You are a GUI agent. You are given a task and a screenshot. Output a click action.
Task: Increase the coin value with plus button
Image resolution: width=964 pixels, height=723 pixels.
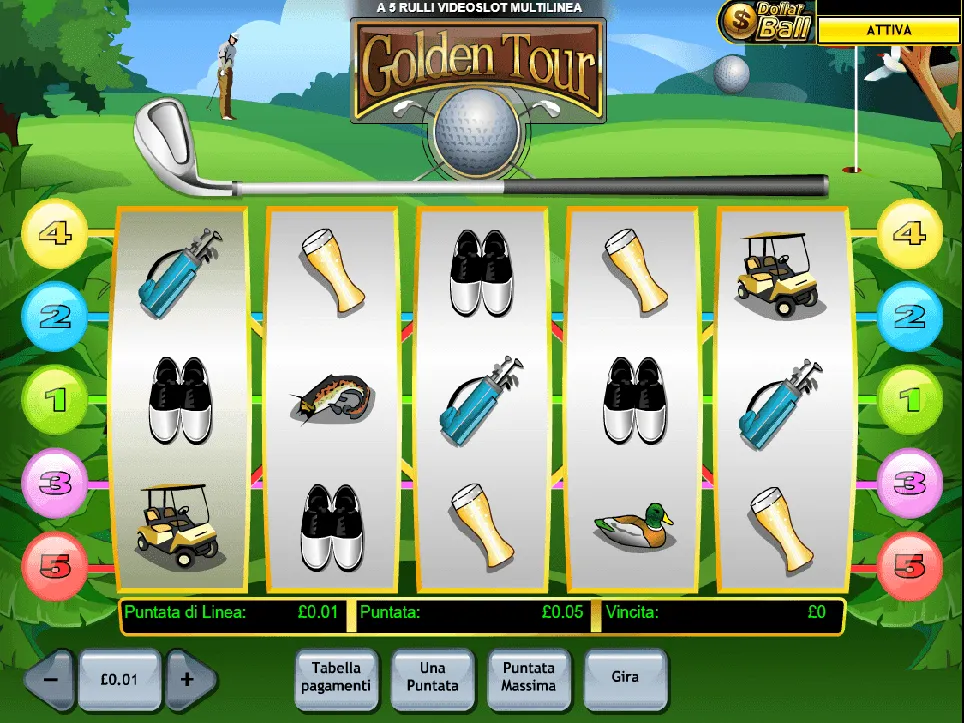click(187, 679)
